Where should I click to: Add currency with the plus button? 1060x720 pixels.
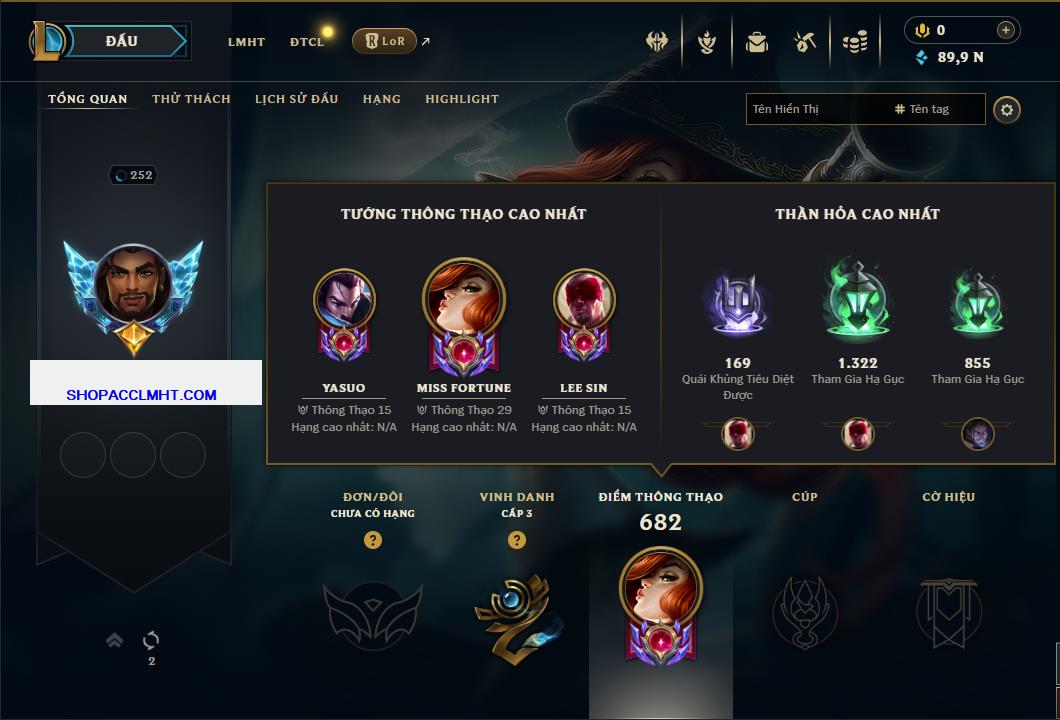(1006, 30)
